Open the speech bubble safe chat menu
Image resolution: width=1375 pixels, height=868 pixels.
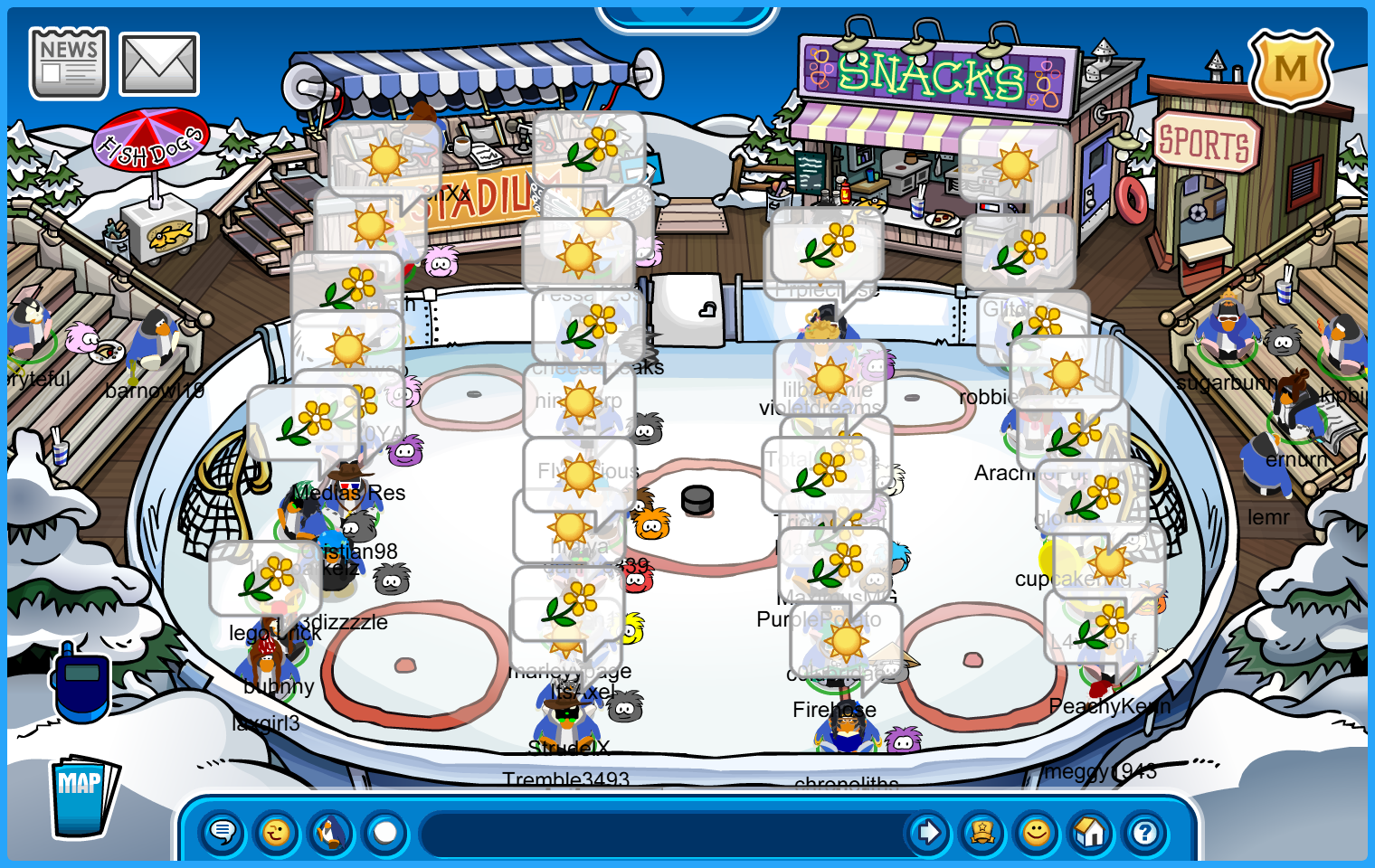(222, 832)
